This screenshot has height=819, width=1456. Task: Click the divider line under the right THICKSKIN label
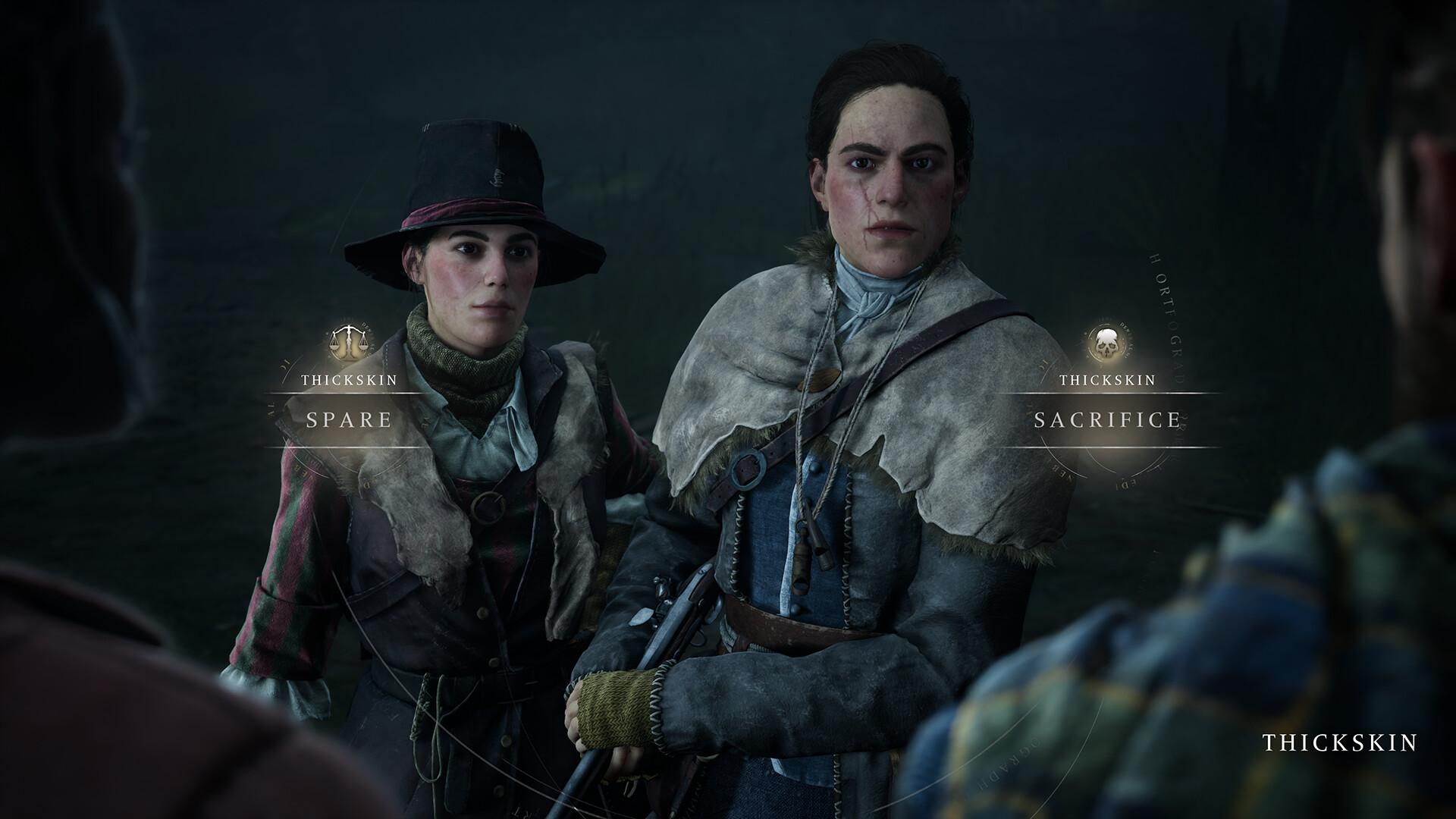click(1108, 394)
